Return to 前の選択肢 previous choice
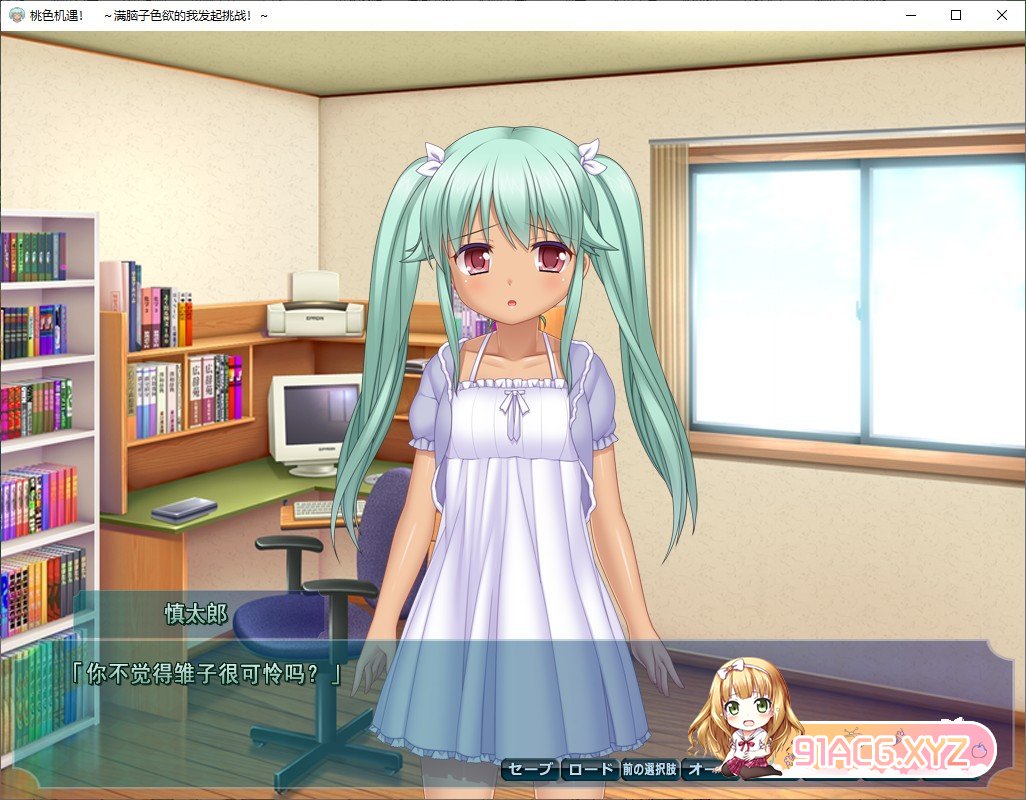 pyautogui.click(x=649, y=769)
